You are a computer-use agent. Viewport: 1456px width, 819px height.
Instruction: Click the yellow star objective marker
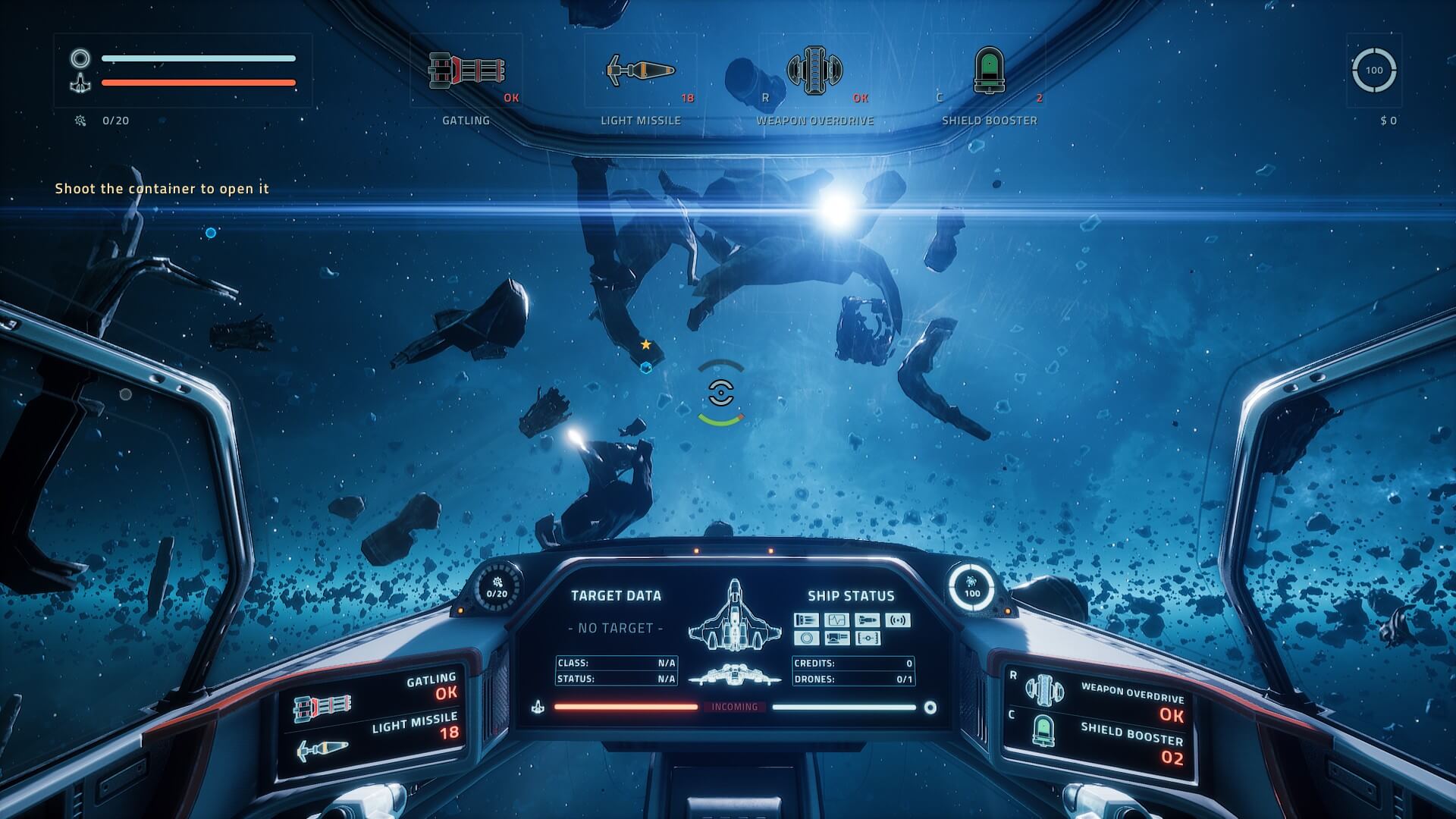click(x=646, y=345)
